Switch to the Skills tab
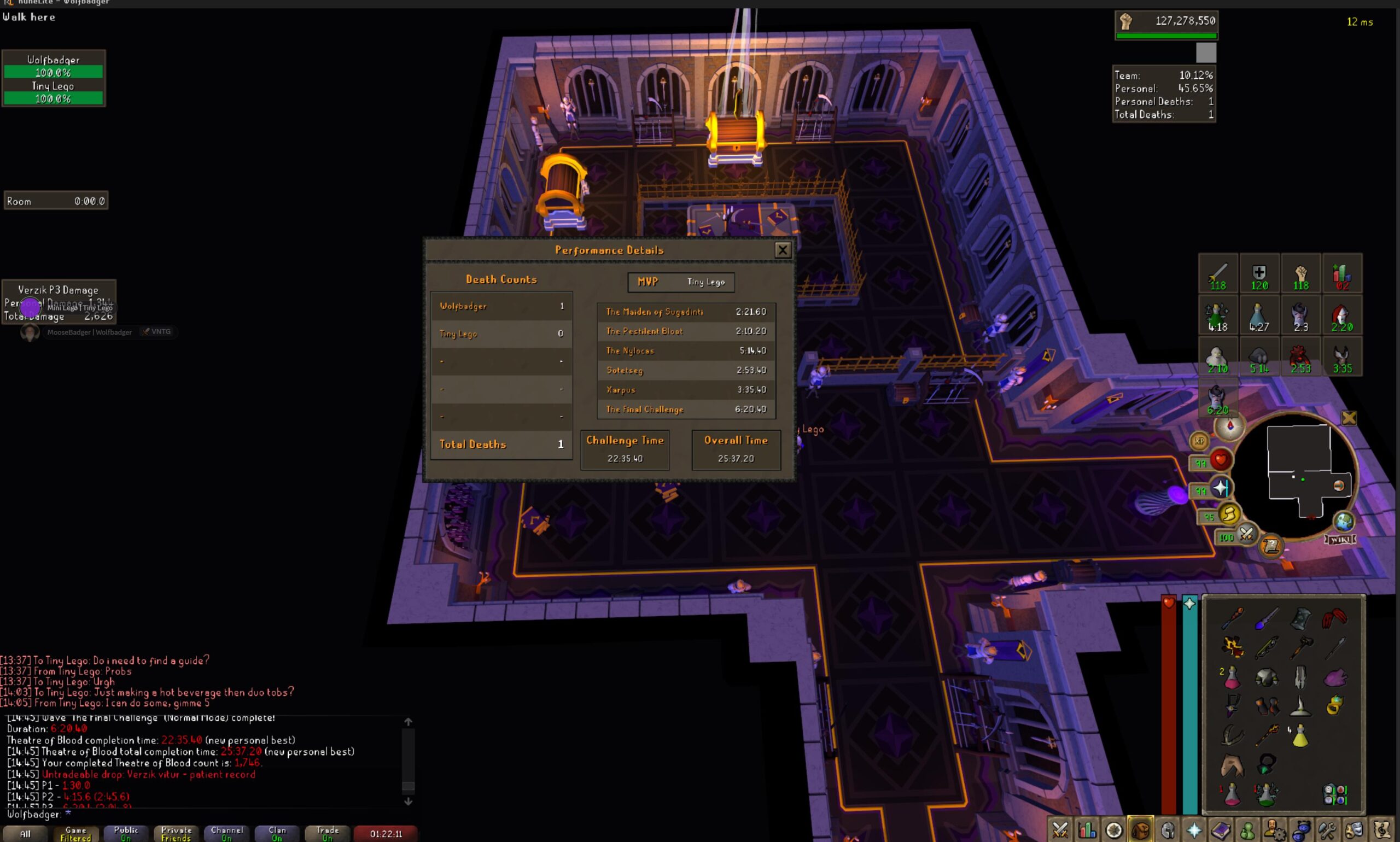1400x842 pixels. click(x=1087, y=830)
